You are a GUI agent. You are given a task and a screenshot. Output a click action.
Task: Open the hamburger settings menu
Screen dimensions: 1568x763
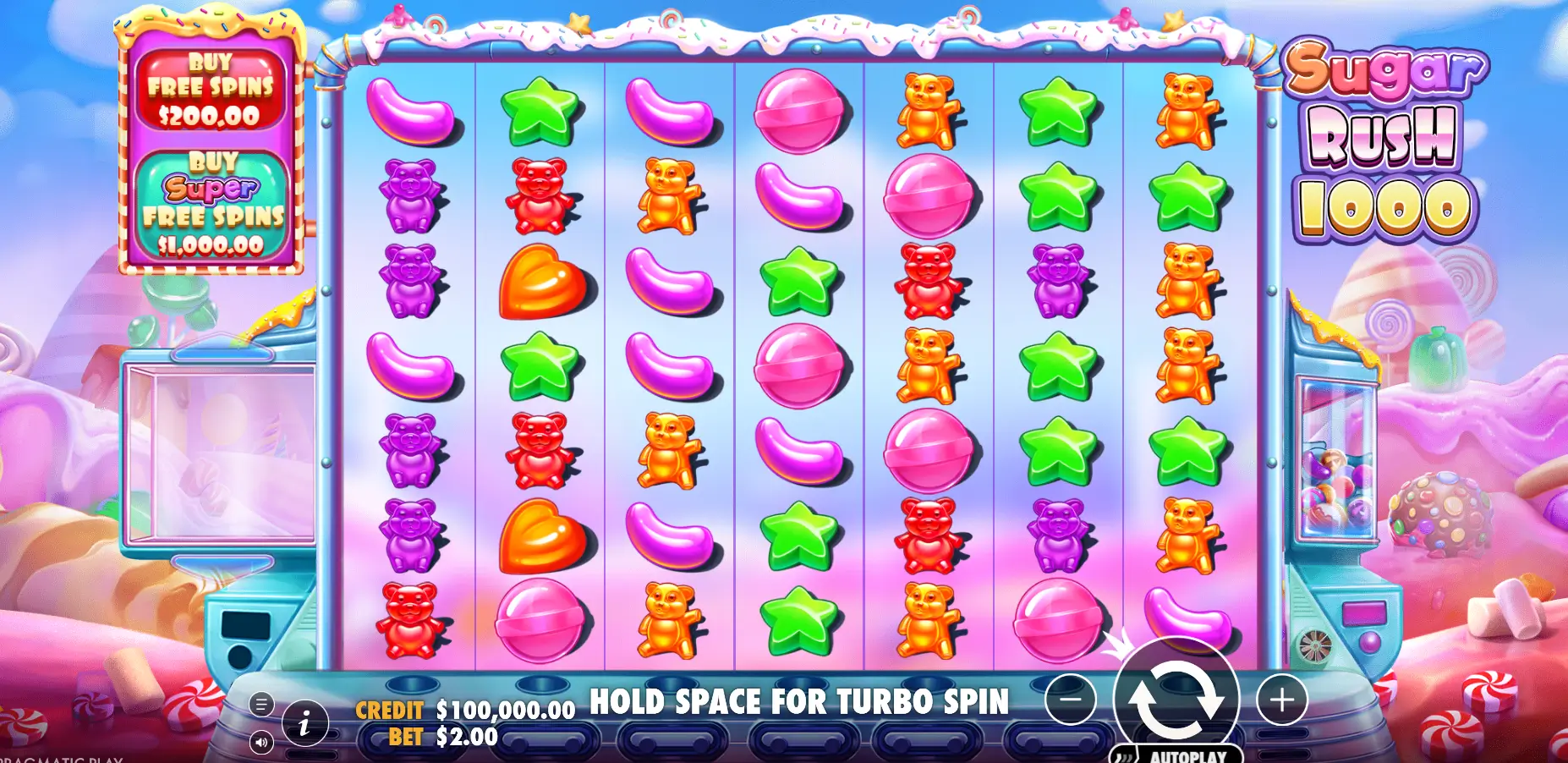[x=261, y=704]
